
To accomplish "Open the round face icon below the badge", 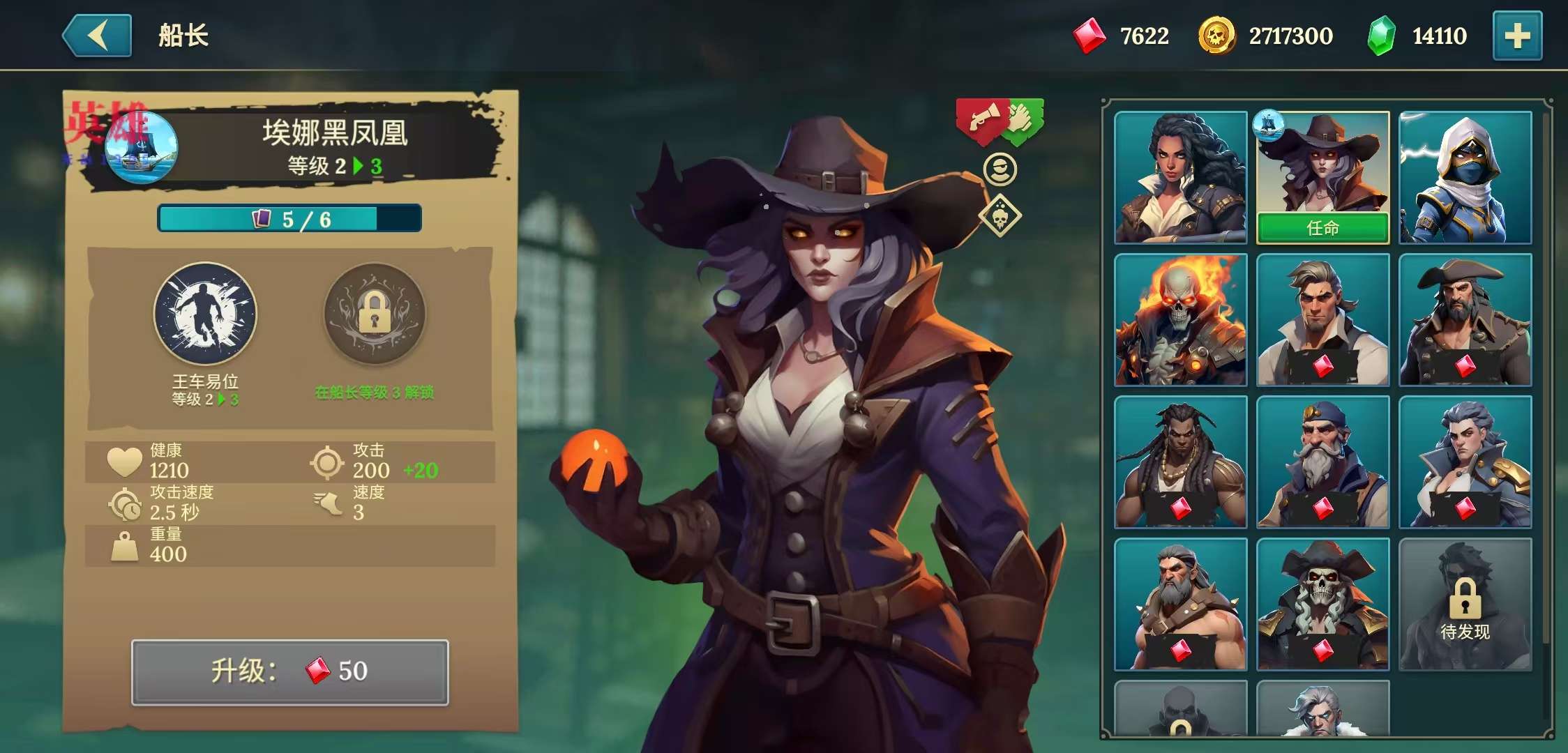I will pos(1000,169).
